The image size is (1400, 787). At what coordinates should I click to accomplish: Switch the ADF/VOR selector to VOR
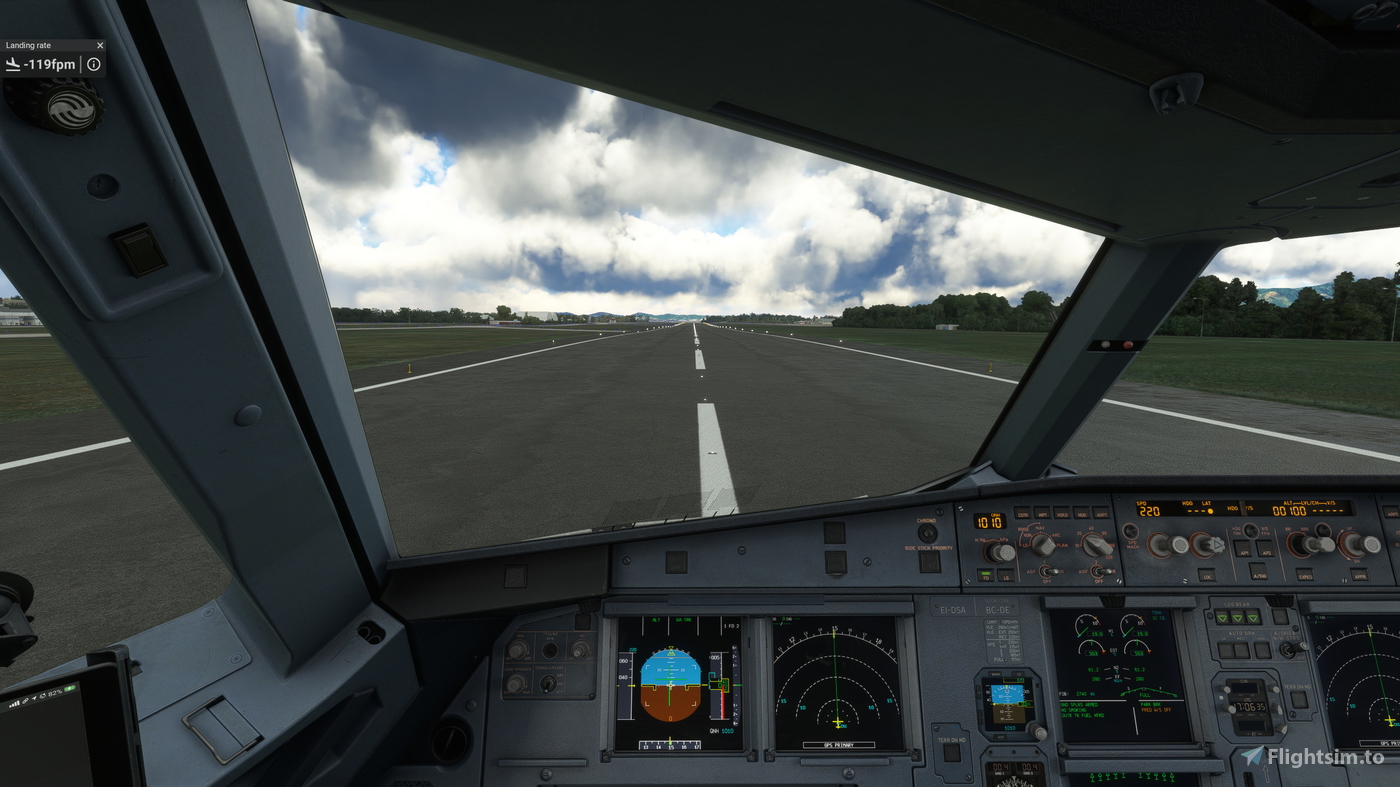click(1052, 571)
